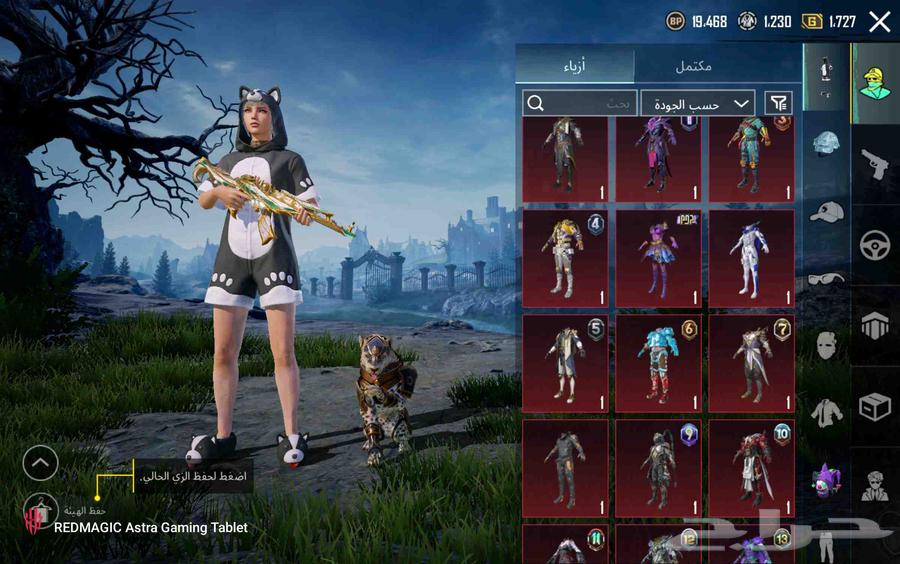
Task: Open the steering wheel vehicles section
Action: click(875, 244)
